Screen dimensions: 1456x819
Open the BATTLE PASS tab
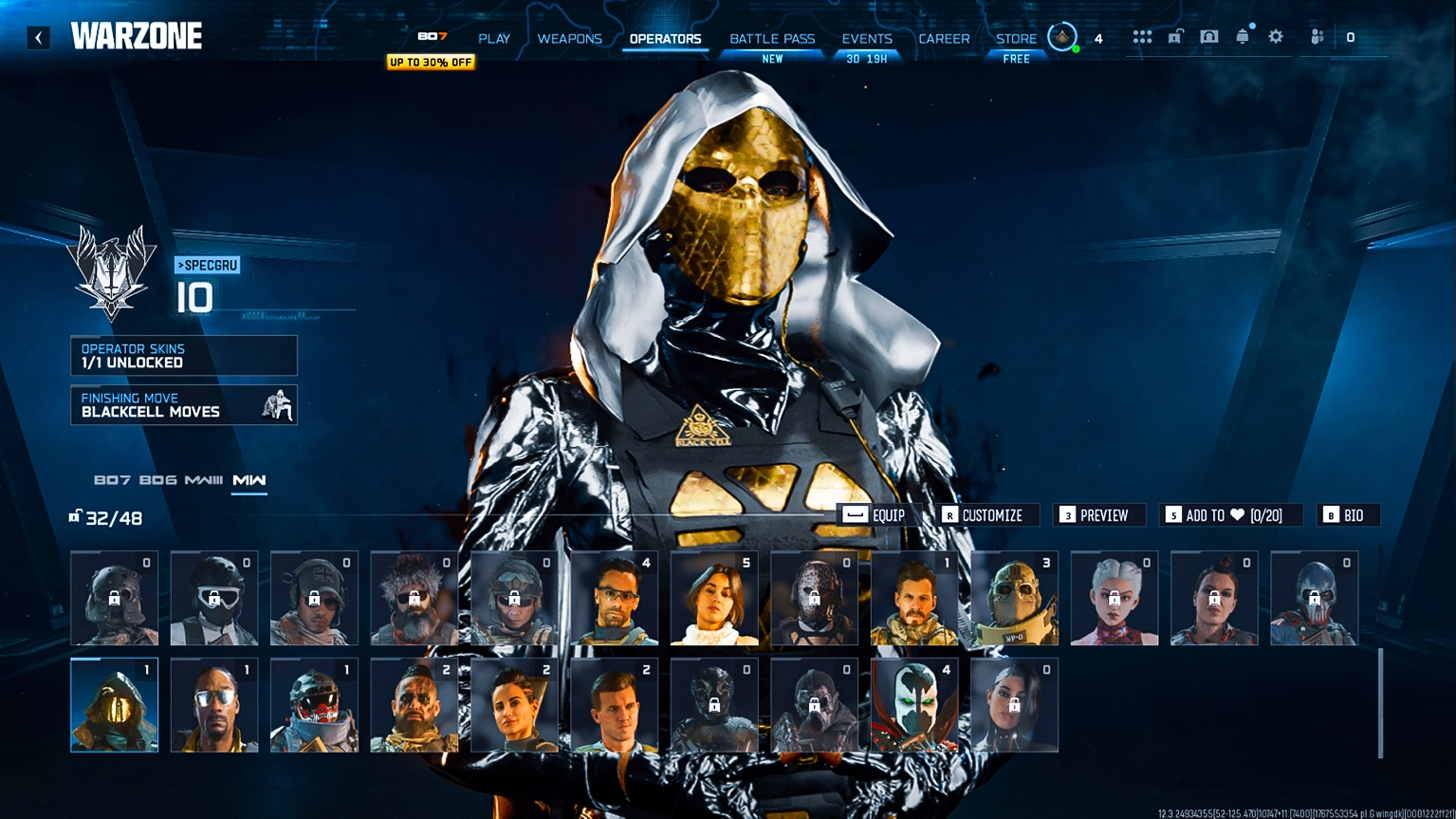coord(772,38)
